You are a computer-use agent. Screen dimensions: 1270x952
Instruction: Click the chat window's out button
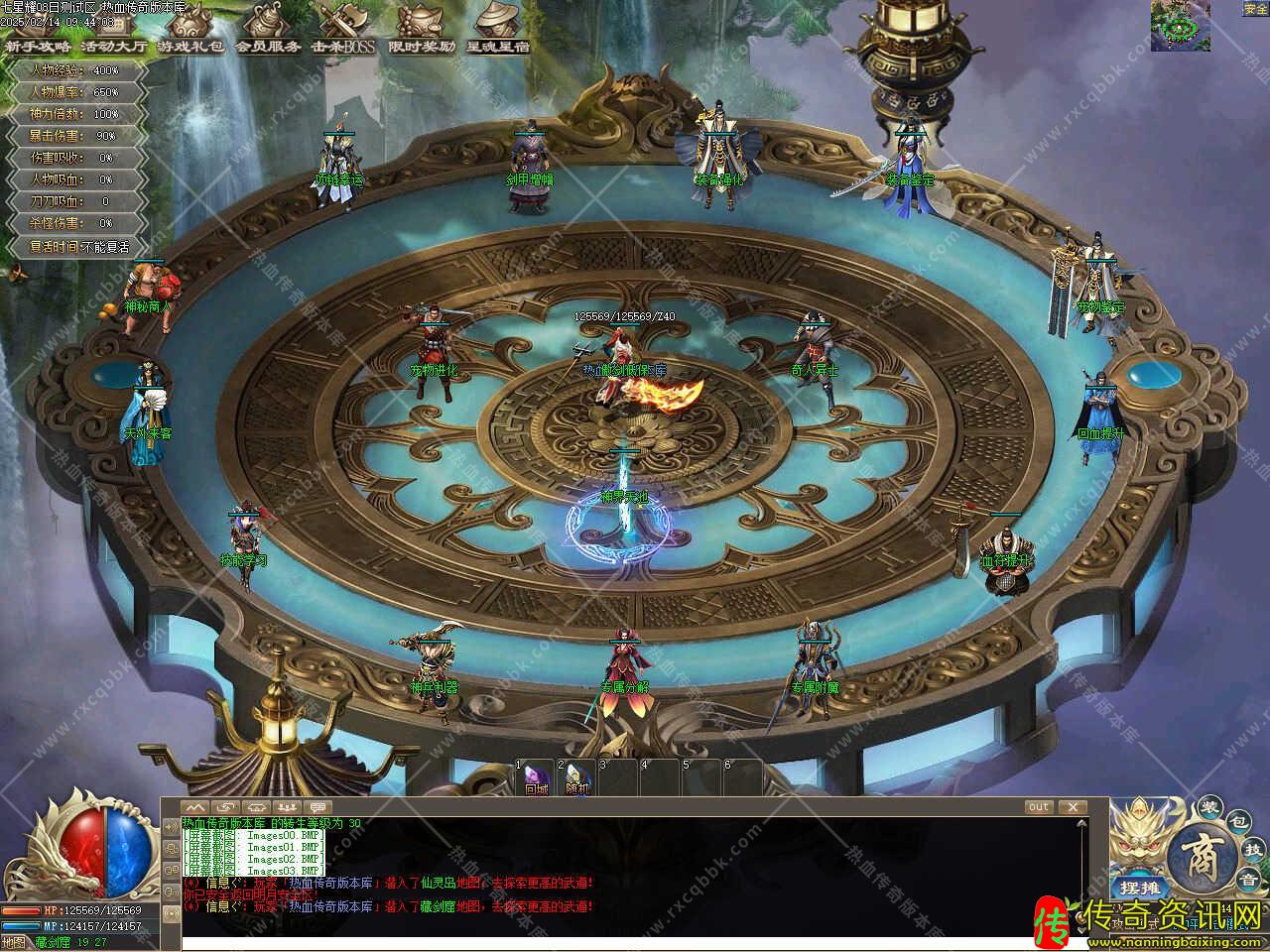(1038, 807)
